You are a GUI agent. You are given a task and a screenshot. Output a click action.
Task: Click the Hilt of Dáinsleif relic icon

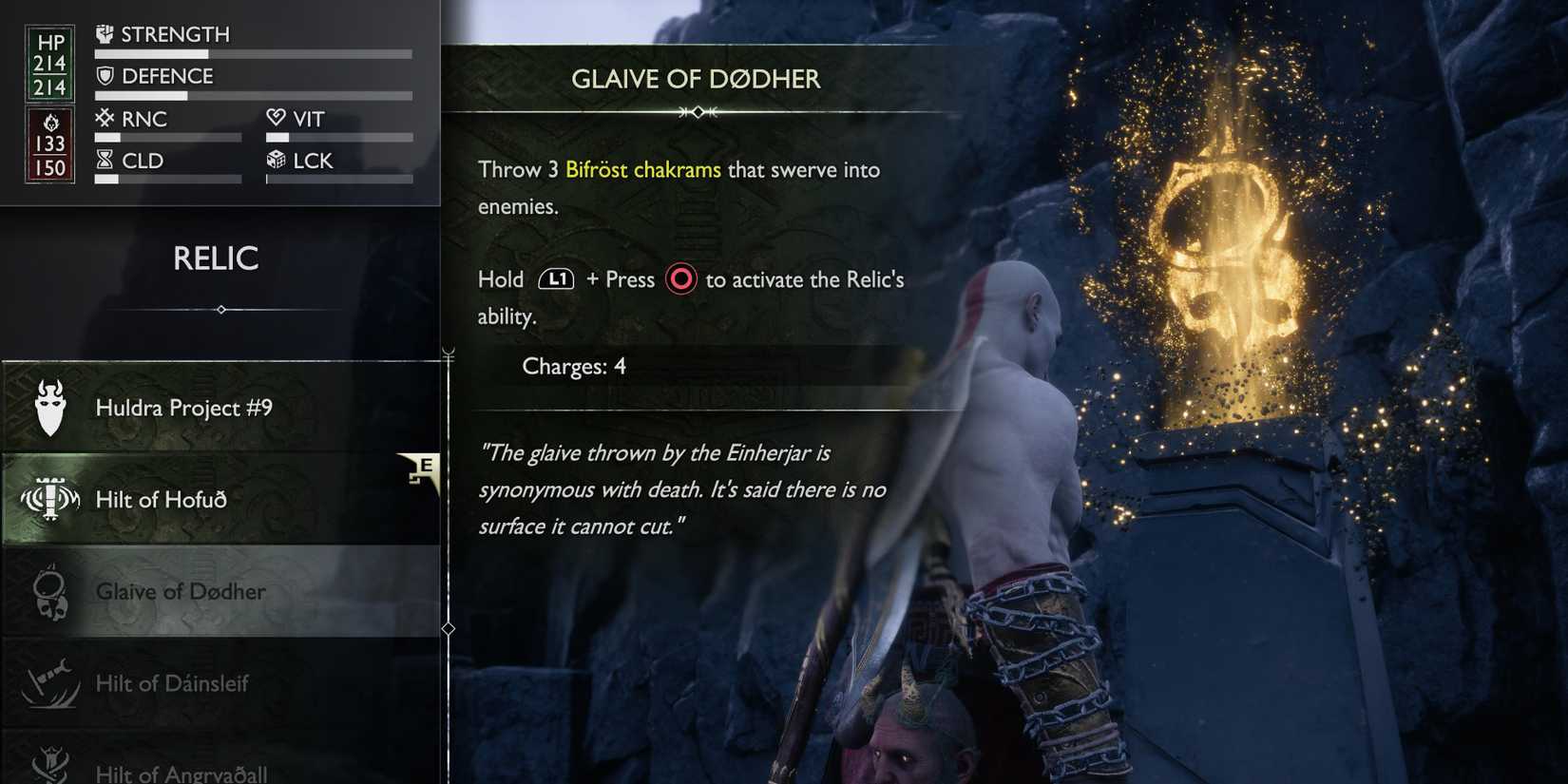click(49, 682)
